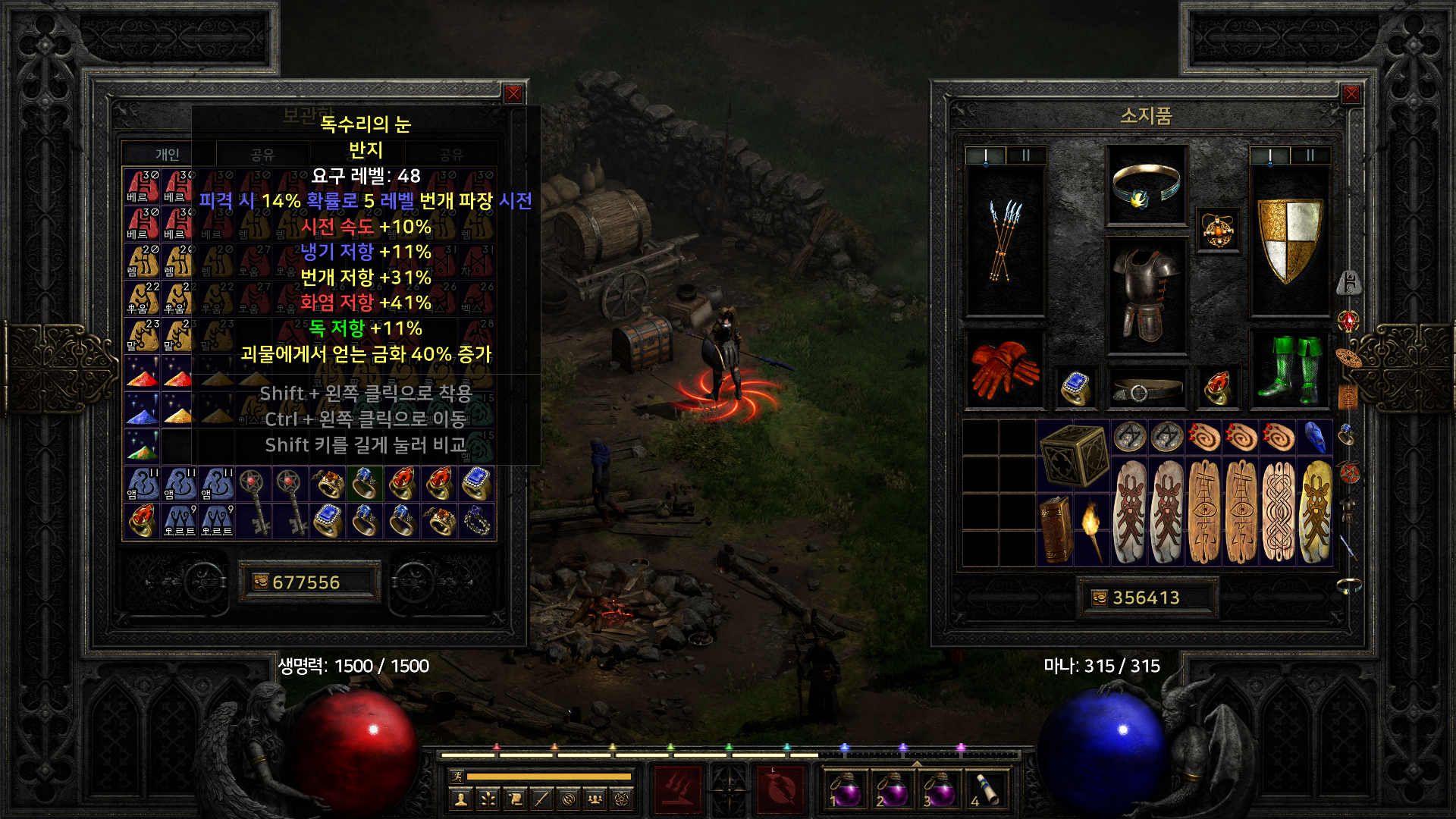Switch to the personal 개인 stash tab

(168, 155)
